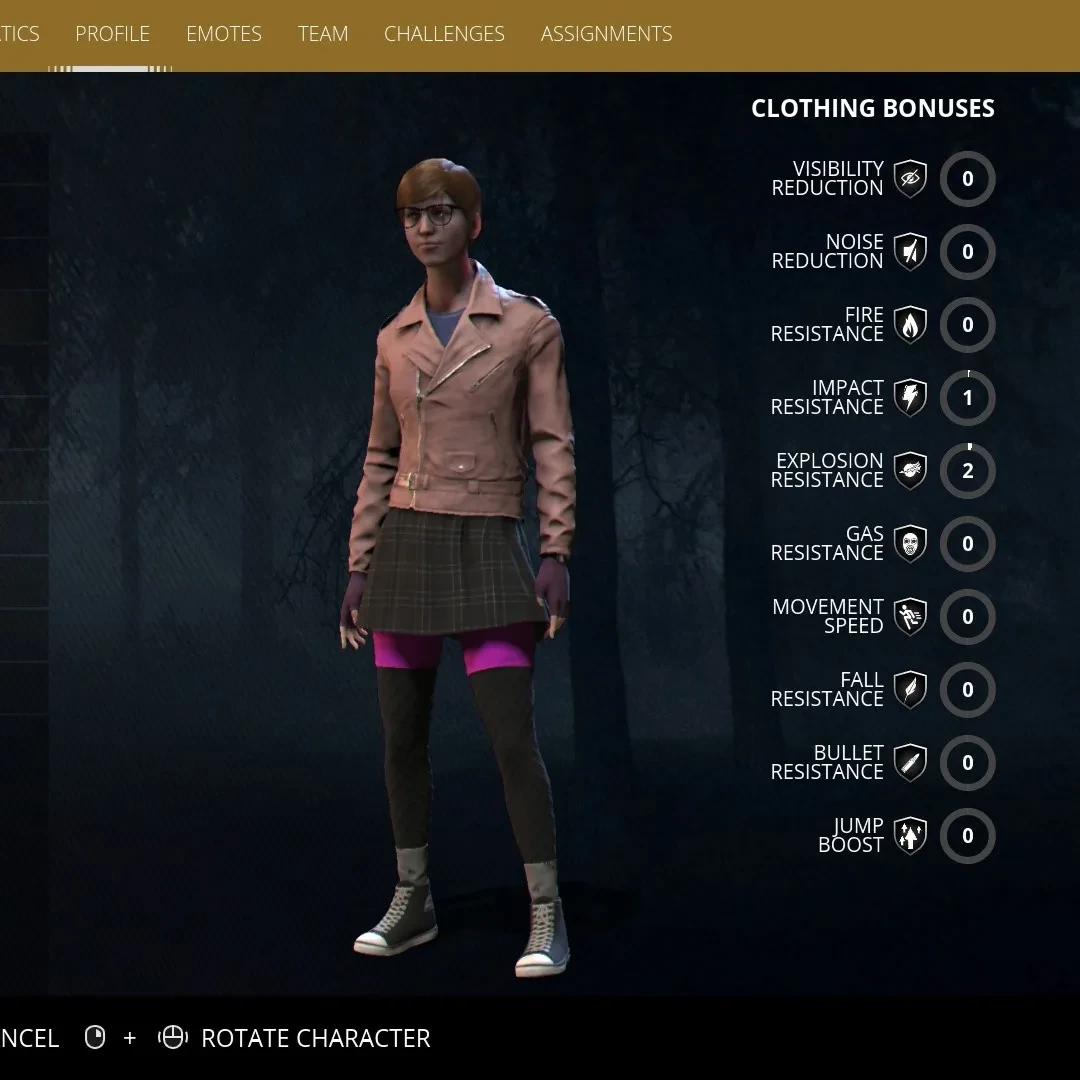Image resolution: width=1080 pixels, height=1080 pixels.
Task: Go to the Team tab
Action: (x=323, y=34)
